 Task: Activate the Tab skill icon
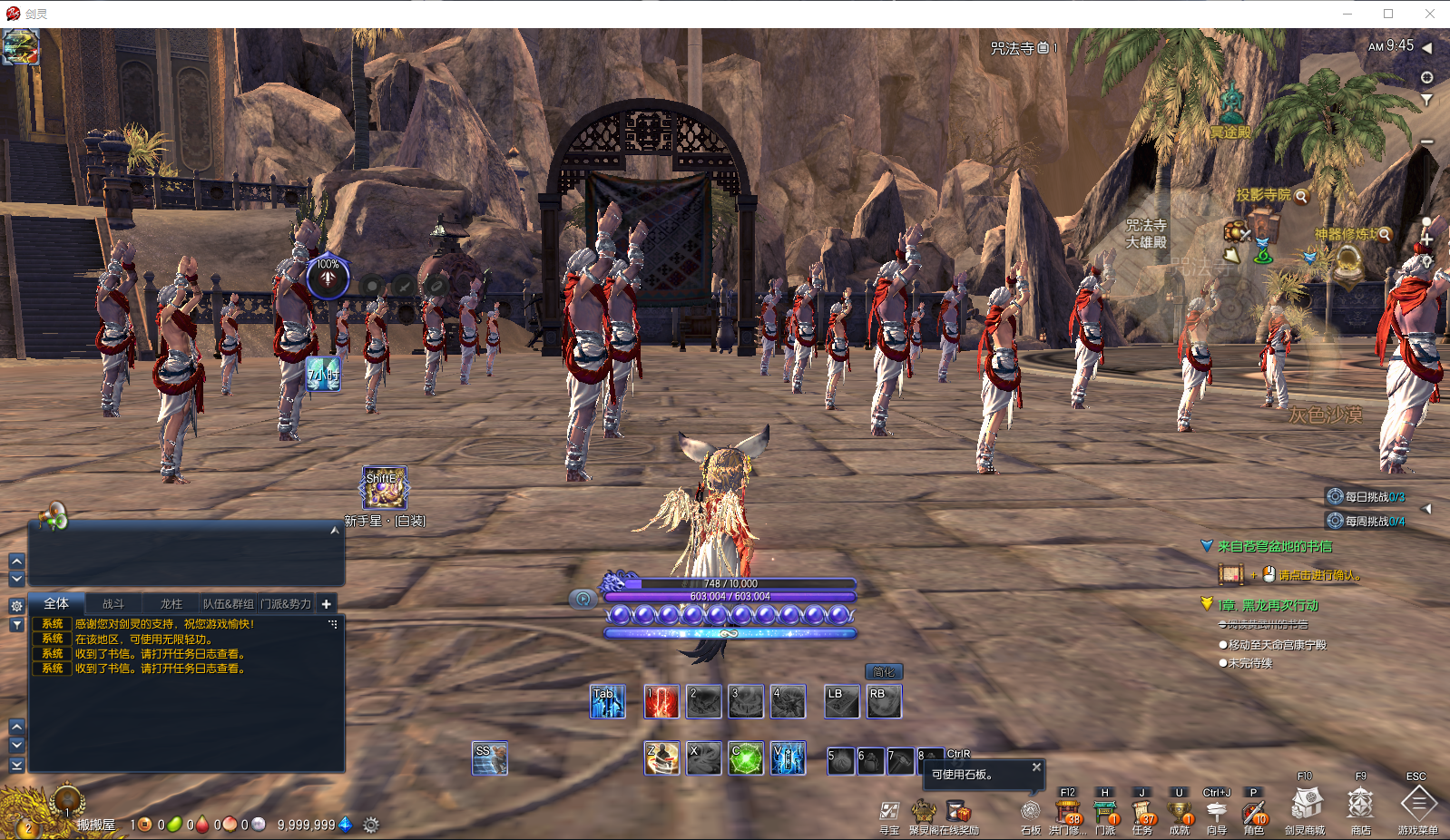point(607,702)
